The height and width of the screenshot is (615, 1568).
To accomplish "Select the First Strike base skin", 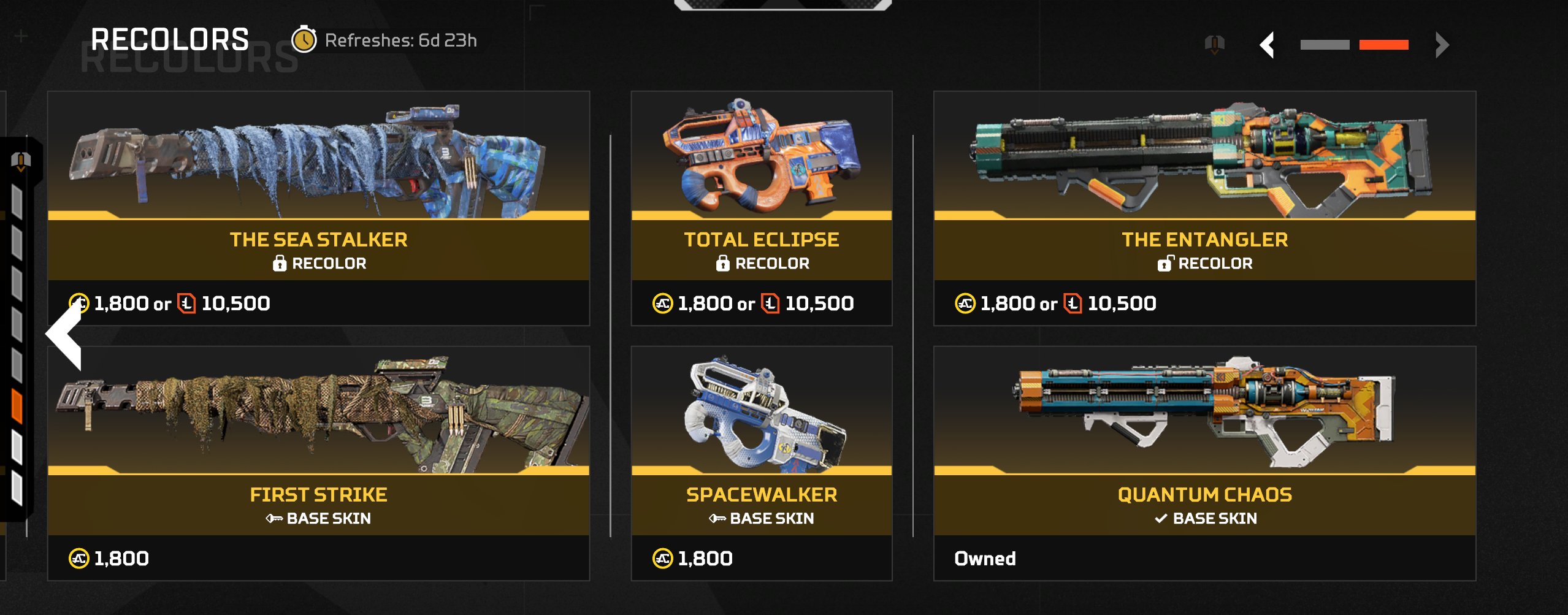I will pyautogui.click(x=318, y=463).
